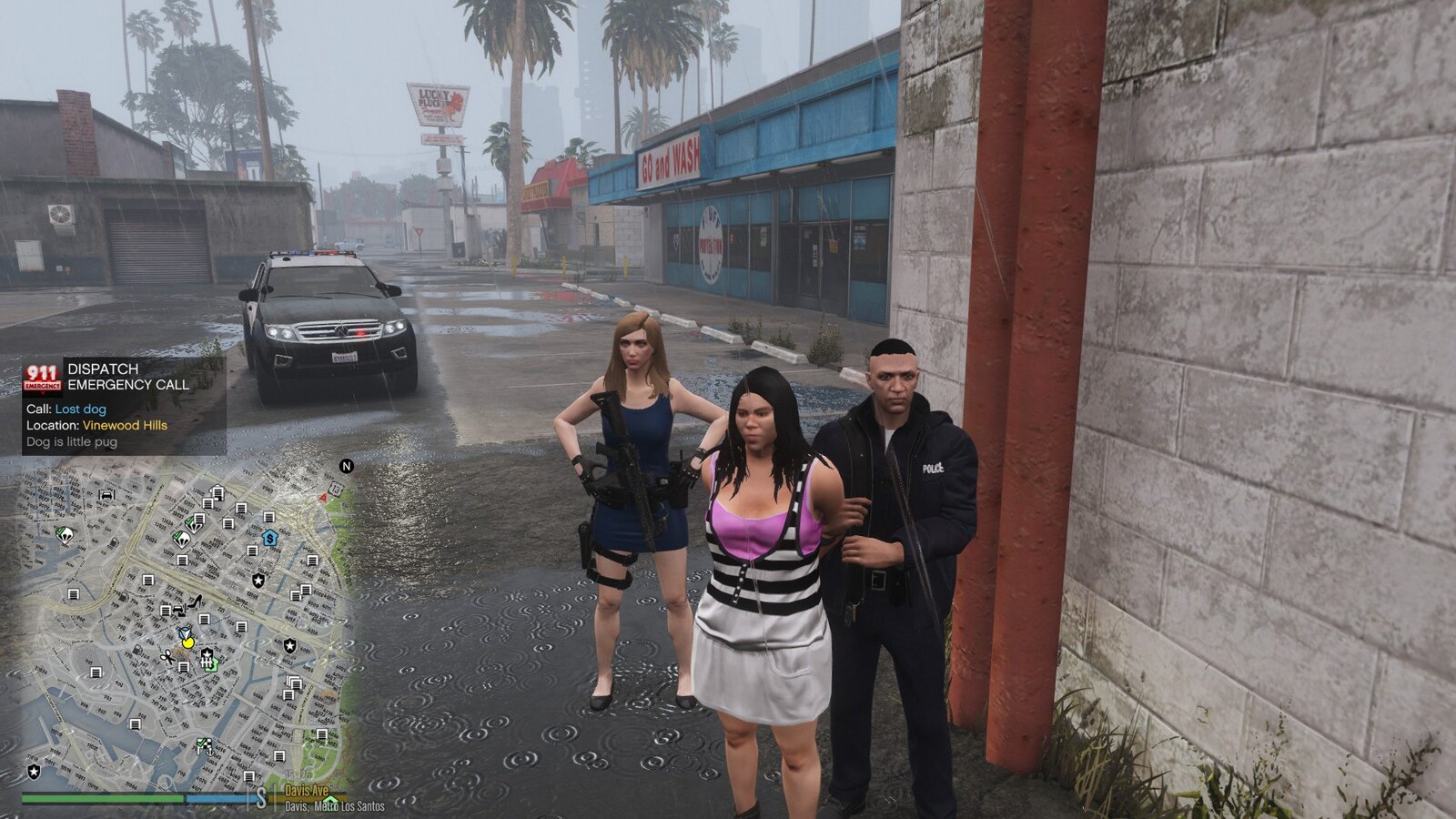This screenshot has height=819, width=1456.
Task: Select the yellow player marker on the minimap
Action: coord(187,642)
